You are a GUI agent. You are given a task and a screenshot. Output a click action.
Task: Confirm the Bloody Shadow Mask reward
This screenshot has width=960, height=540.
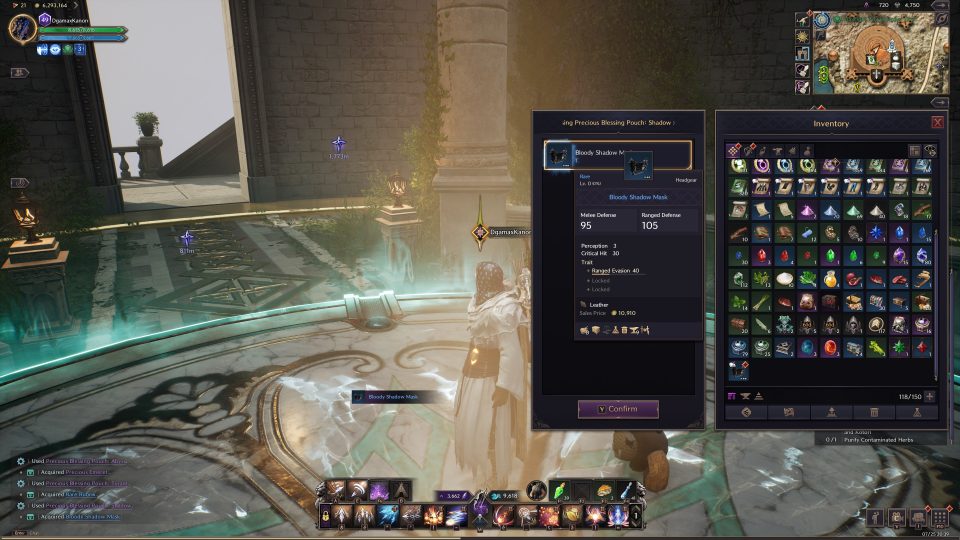coord(618,409)
